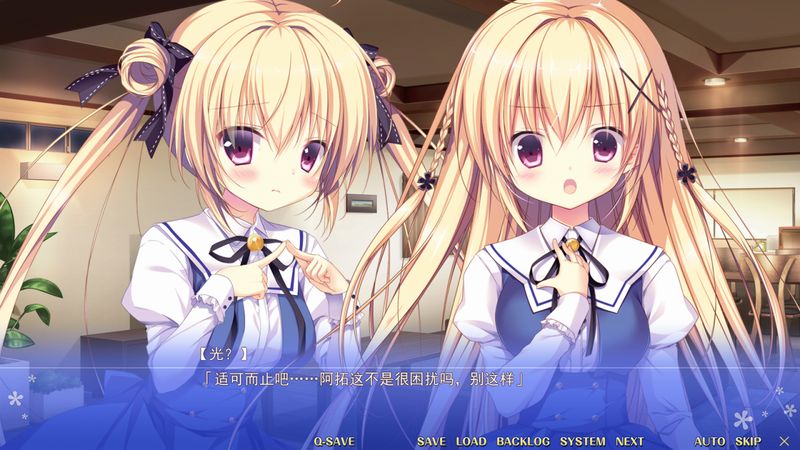
Task: Open the LOAD menu
Action: [471, 441]
